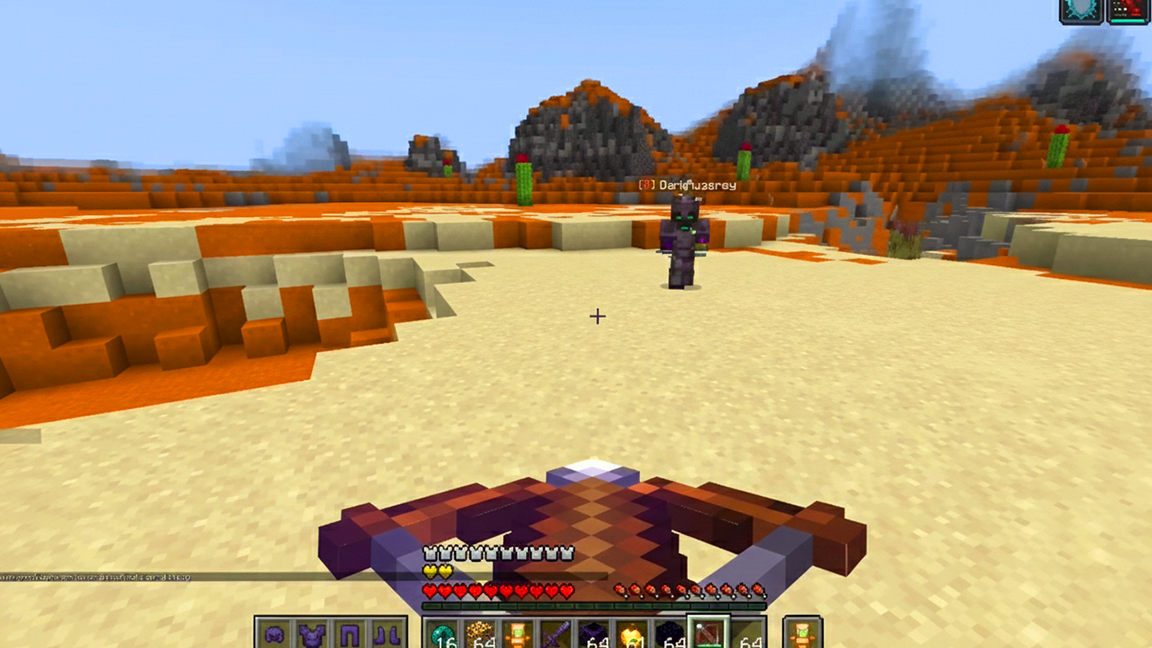
Task: Click the offhand totem of undying slot
Action: (x=802, y=634)
